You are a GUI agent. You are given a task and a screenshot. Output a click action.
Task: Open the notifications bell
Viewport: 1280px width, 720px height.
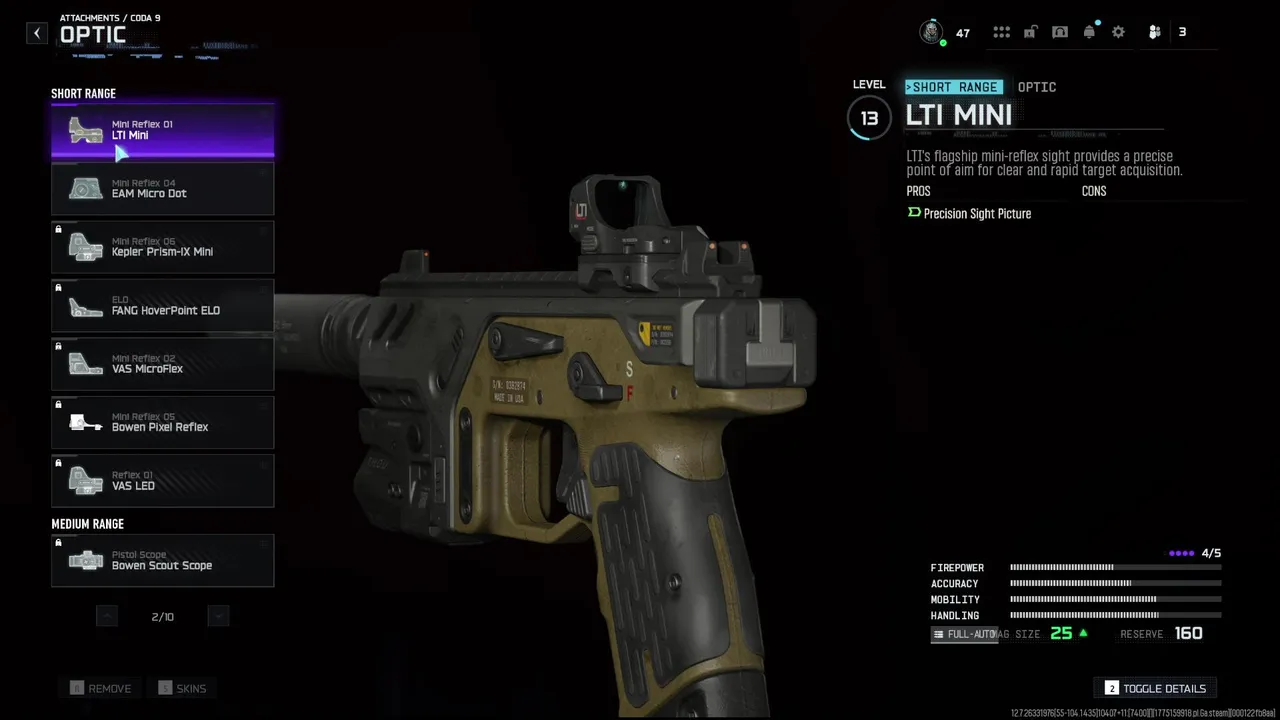1089,32
